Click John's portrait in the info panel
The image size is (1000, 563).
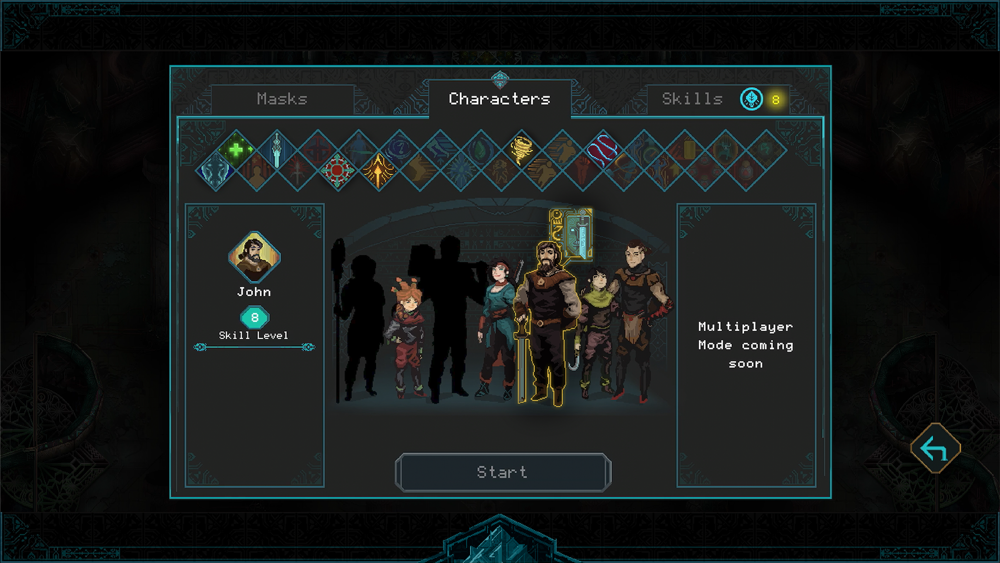coord(254,258)
